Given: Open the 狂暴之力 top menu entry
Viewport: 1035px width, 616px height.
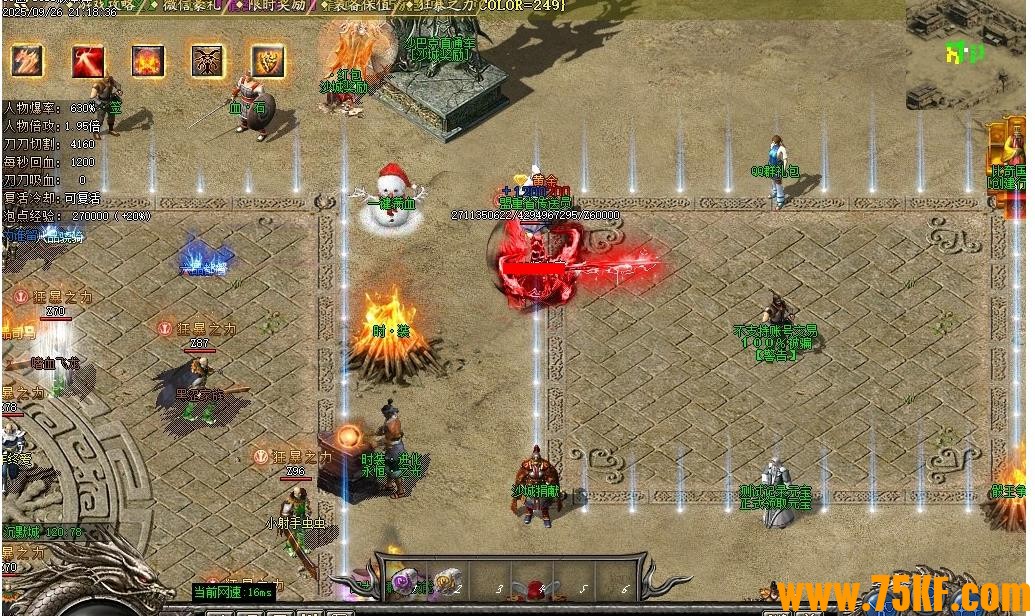Looking at the screenshot, I should pyautogui.click(x=444, y=7).
